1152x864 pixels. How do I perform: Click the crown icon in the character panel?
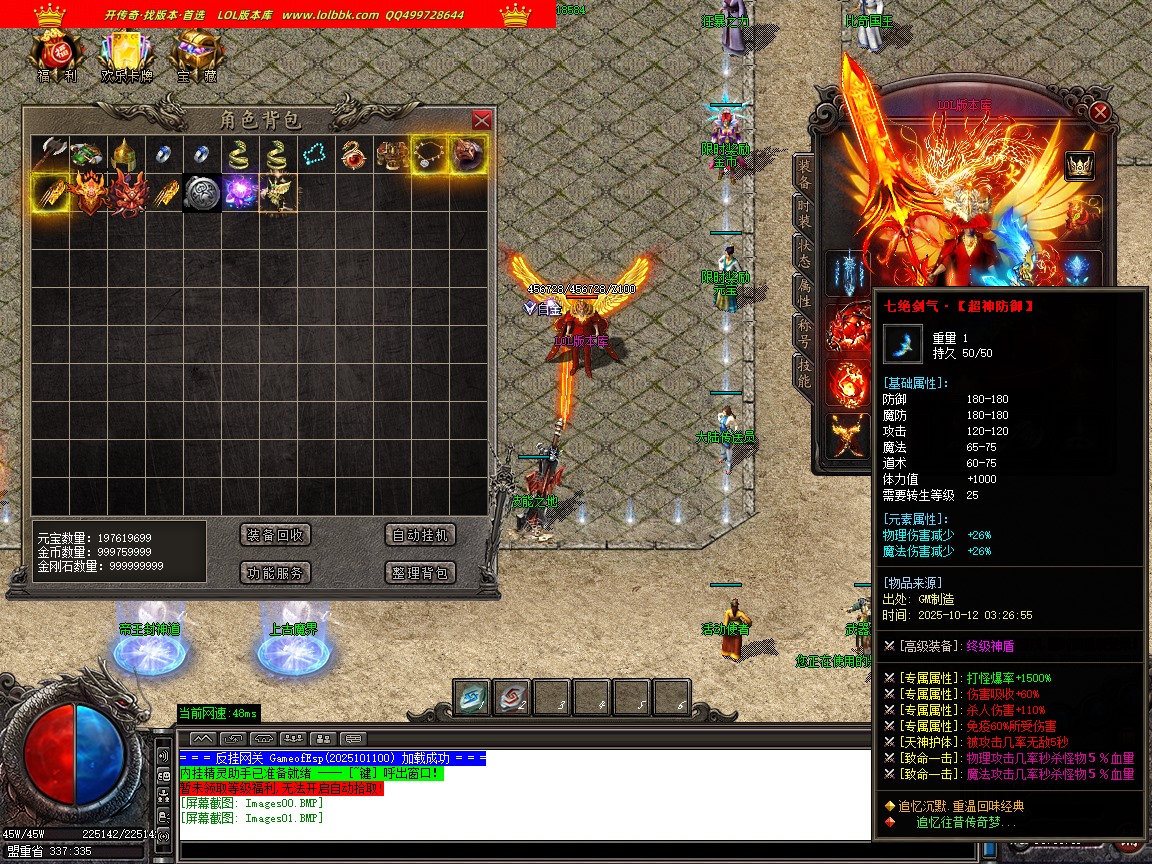coord(1079,165)
